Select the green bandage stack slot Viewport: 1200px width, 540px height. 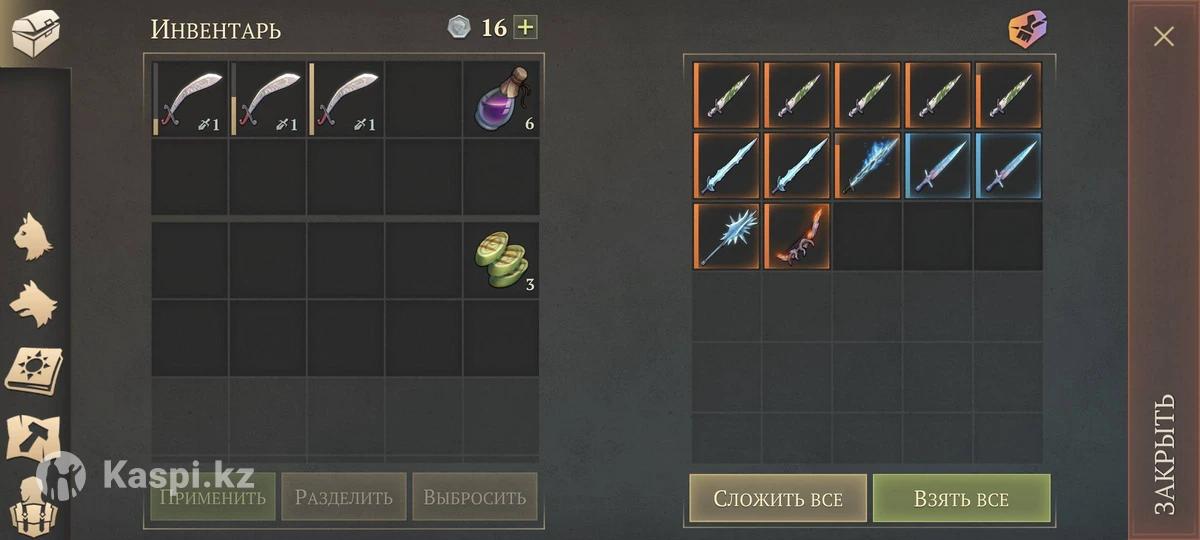501,260
